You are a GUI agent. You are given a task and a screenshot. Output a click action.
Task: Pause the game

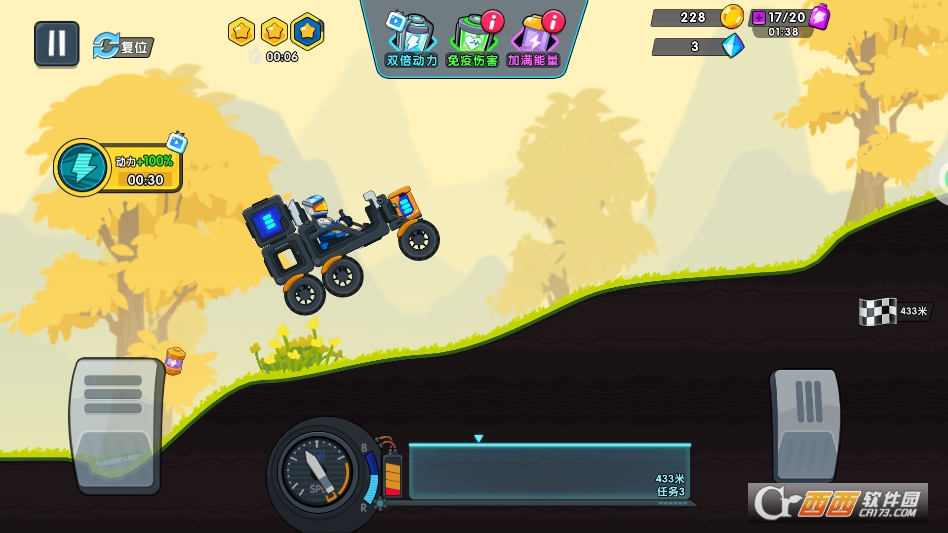pyautogui.click(x=57, y=44)
